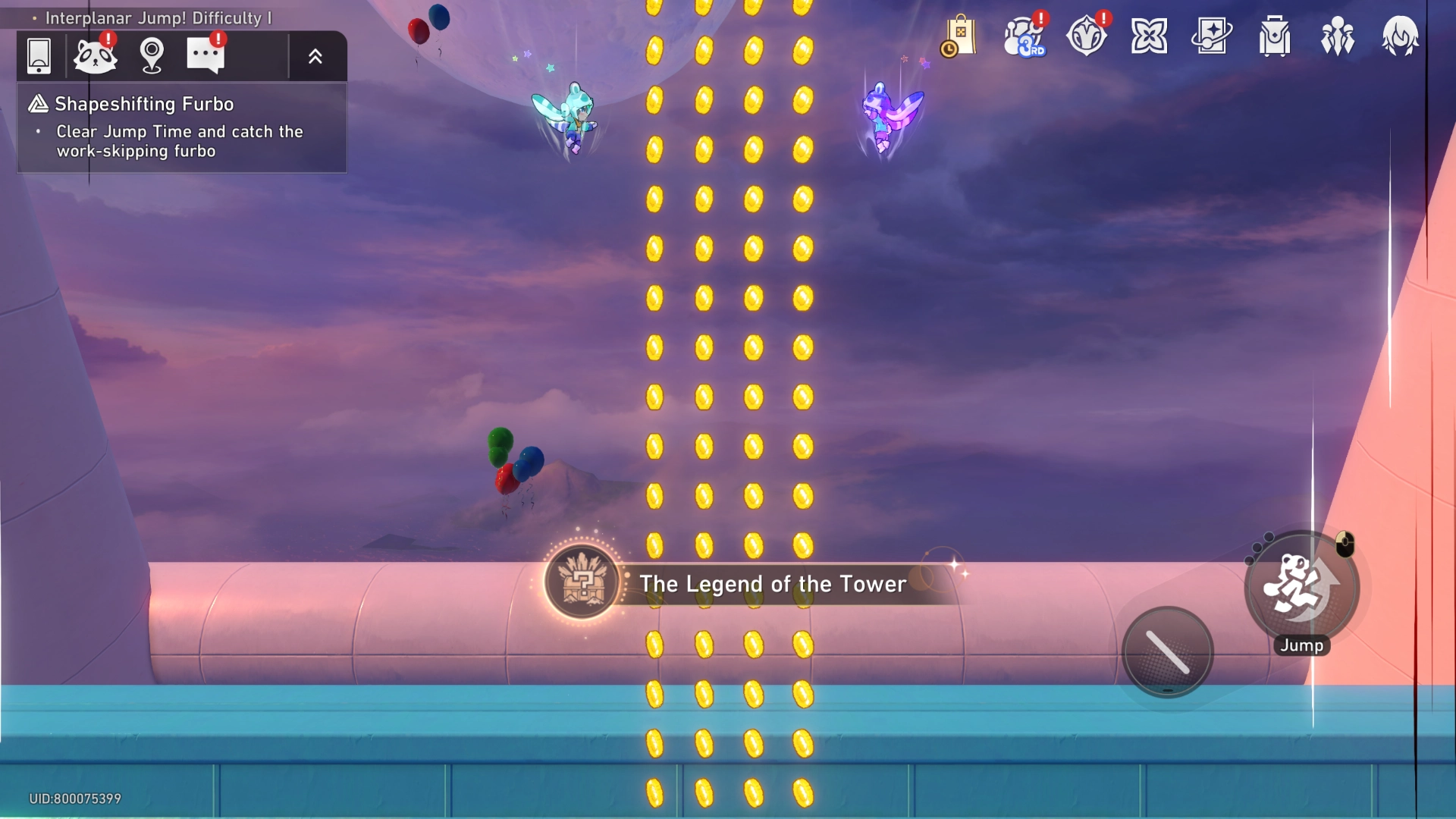Click the panda face icon with alert badge

(95, 55)
